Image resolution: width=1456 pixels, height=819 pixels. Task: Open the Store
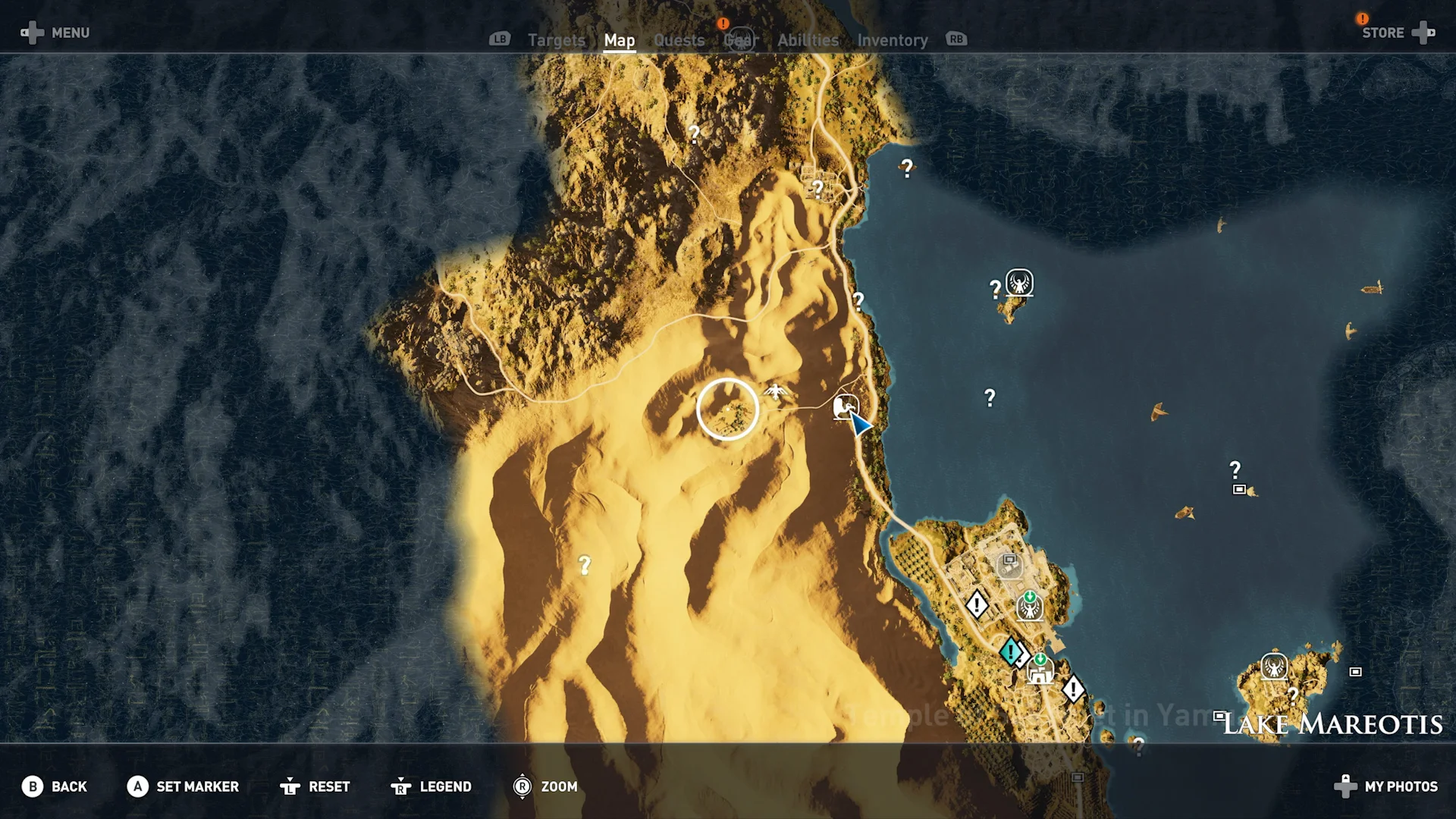point(1395,33)
